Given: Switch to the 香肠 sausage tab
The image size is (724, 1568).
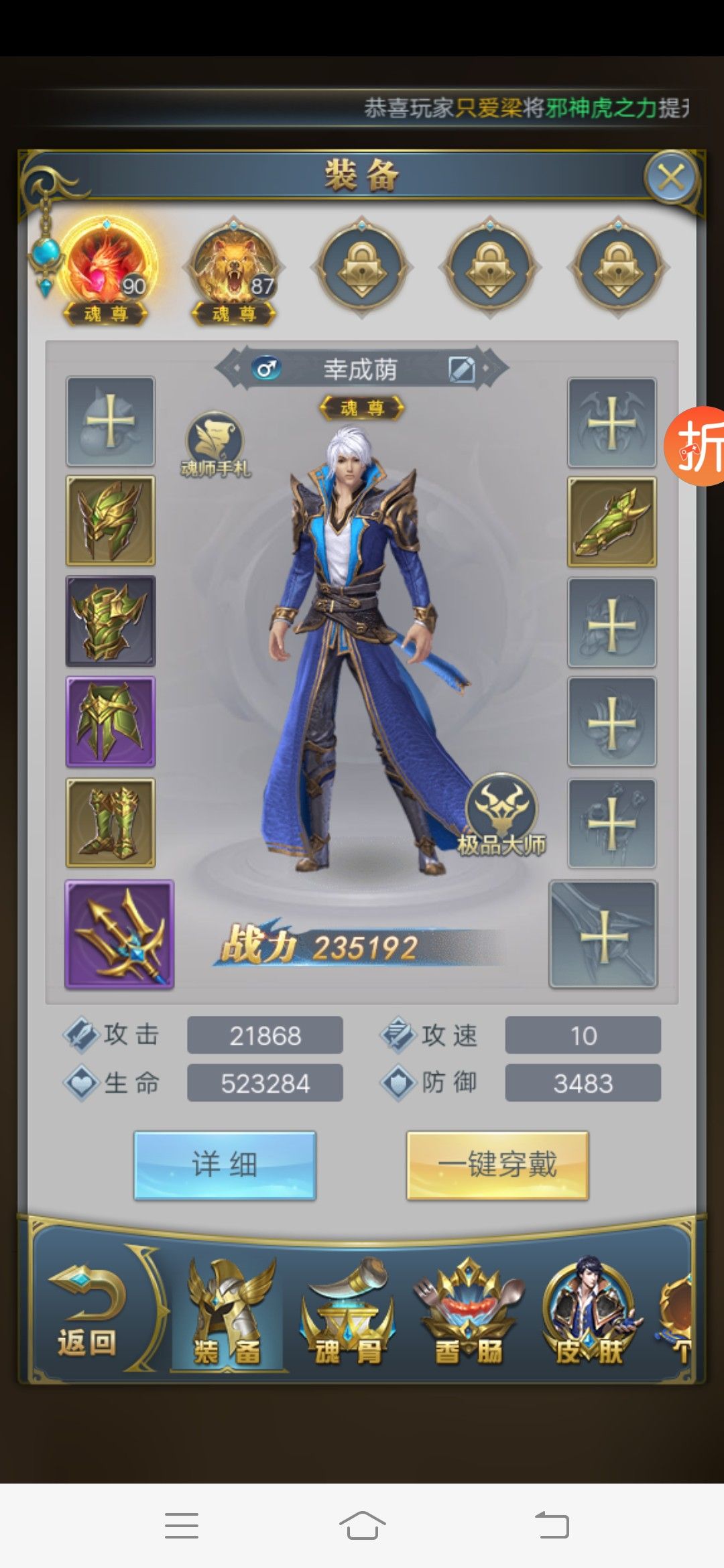Looking at the screenshot, I should coord(469,1313).
